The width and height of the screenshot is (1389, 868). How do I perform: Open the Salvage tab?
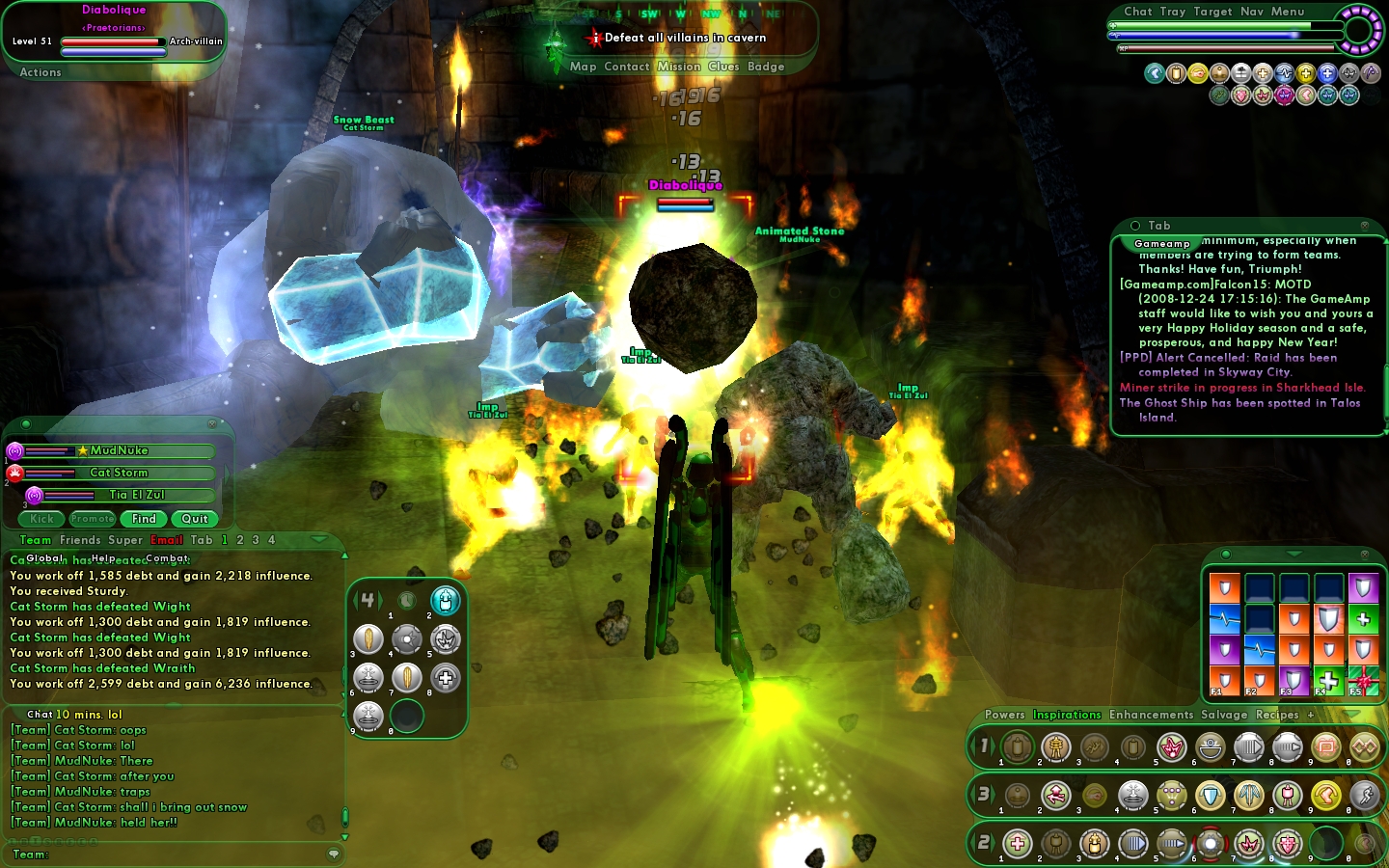(1224, 715)
